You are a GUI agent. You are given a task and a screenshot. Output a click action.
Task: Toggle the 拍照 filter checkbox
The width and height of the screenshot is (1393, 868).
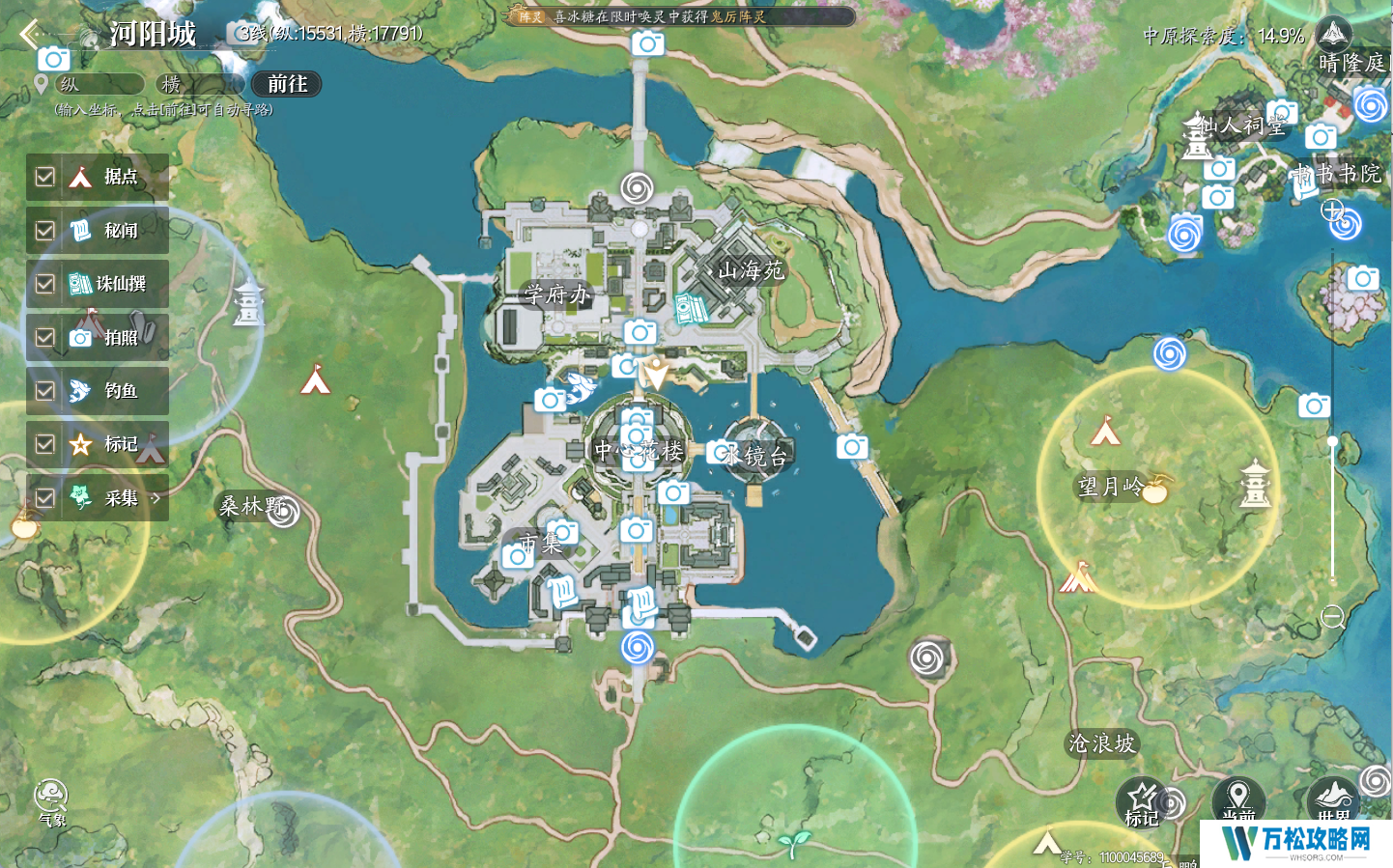click(x=44, y=337)
